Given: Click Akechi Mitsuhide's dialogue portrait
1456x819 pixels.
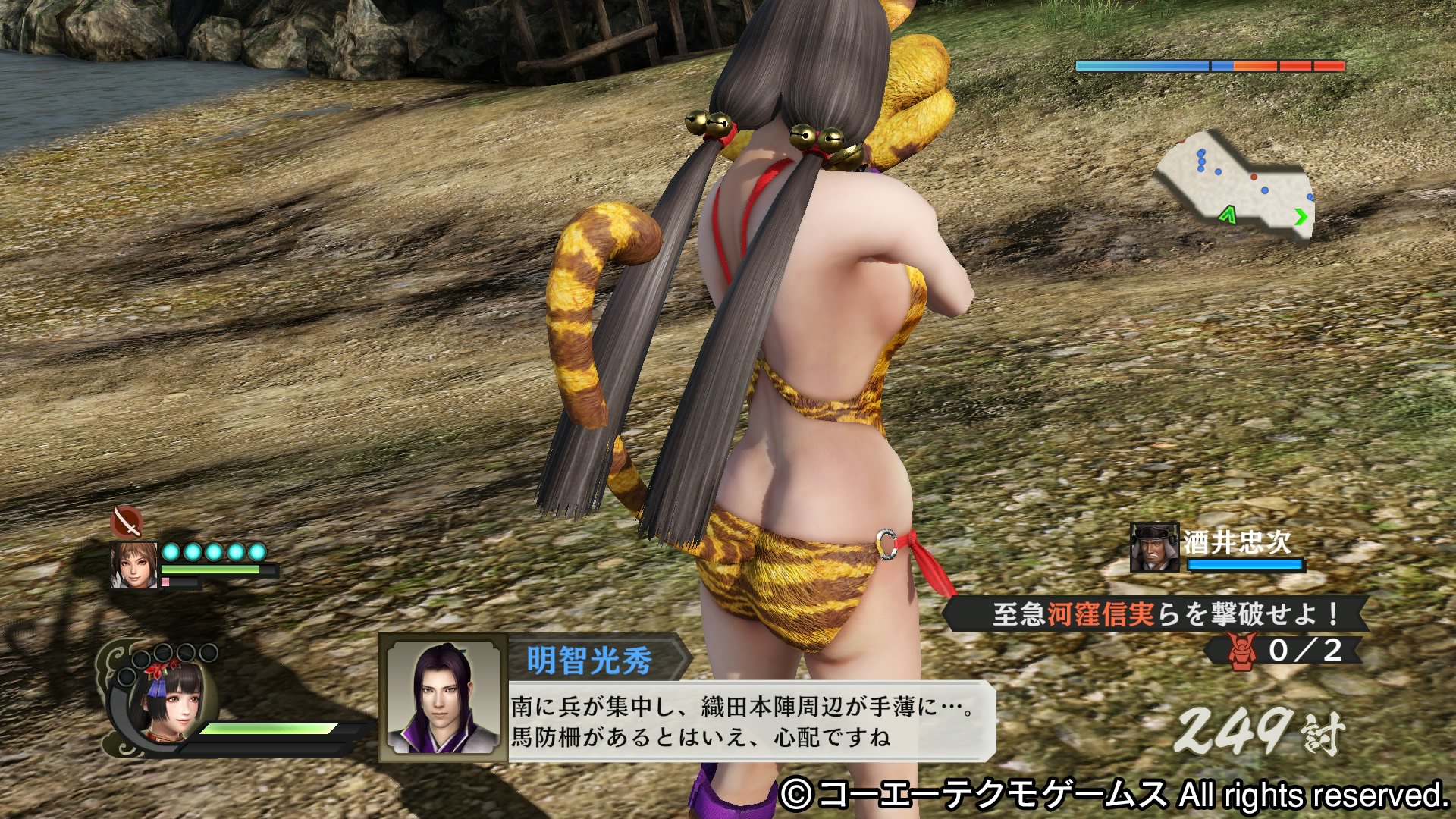Looking at the screenshot, I should point(443,698).
